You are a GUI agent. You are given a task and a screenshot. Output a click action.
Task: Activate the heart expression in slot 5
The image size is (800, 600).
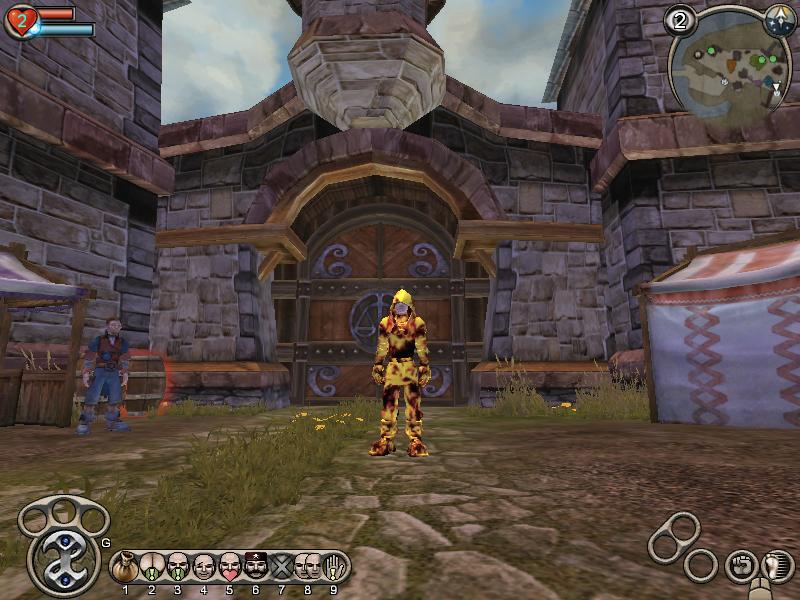(x=230, y=567)
